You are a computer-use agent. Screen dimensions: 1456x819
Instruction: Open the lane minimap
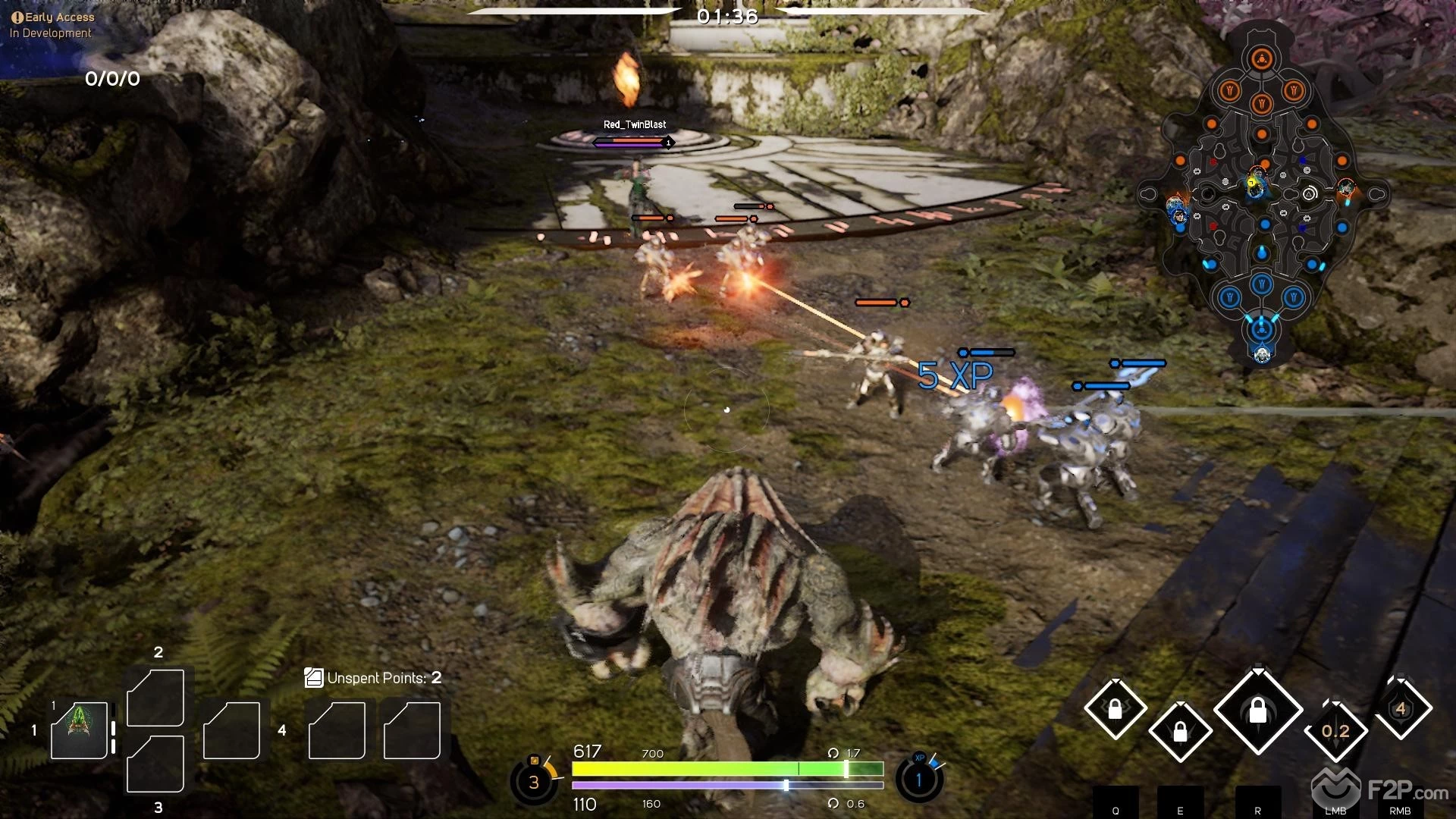pyautogui.click(x=1262, y=193)
